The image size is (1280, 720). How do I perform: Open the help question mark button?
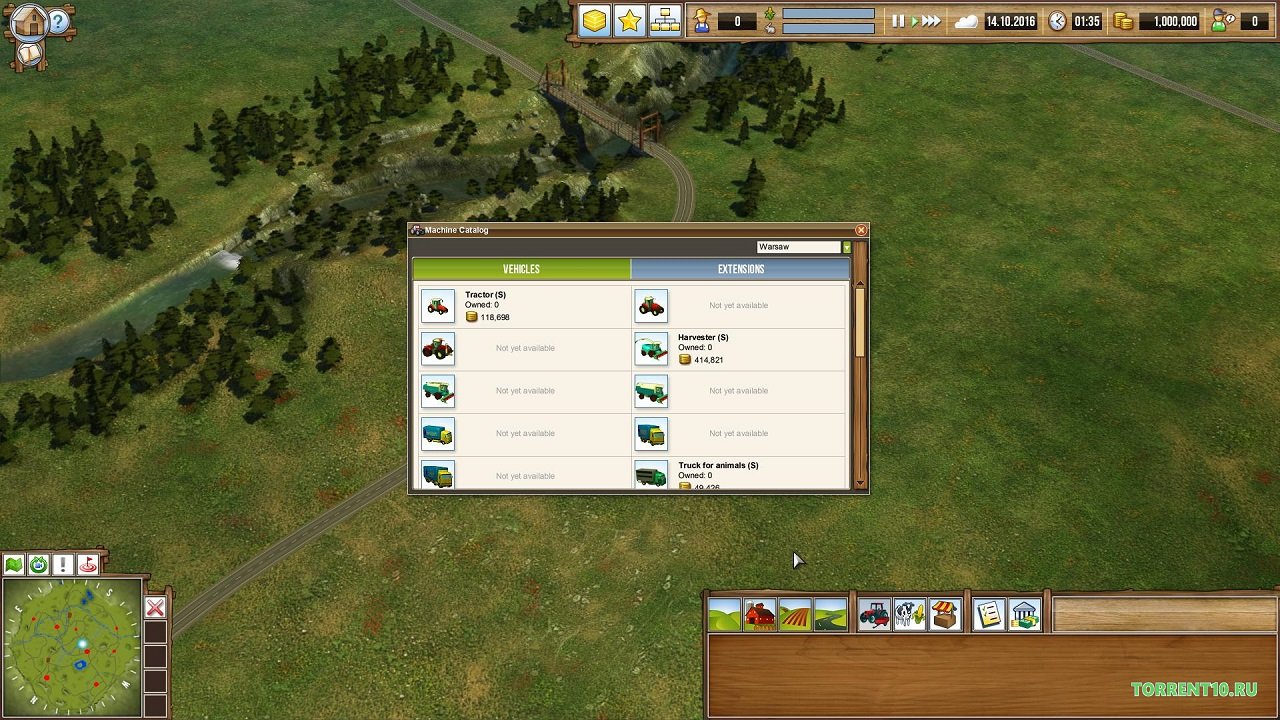point(59,22)
